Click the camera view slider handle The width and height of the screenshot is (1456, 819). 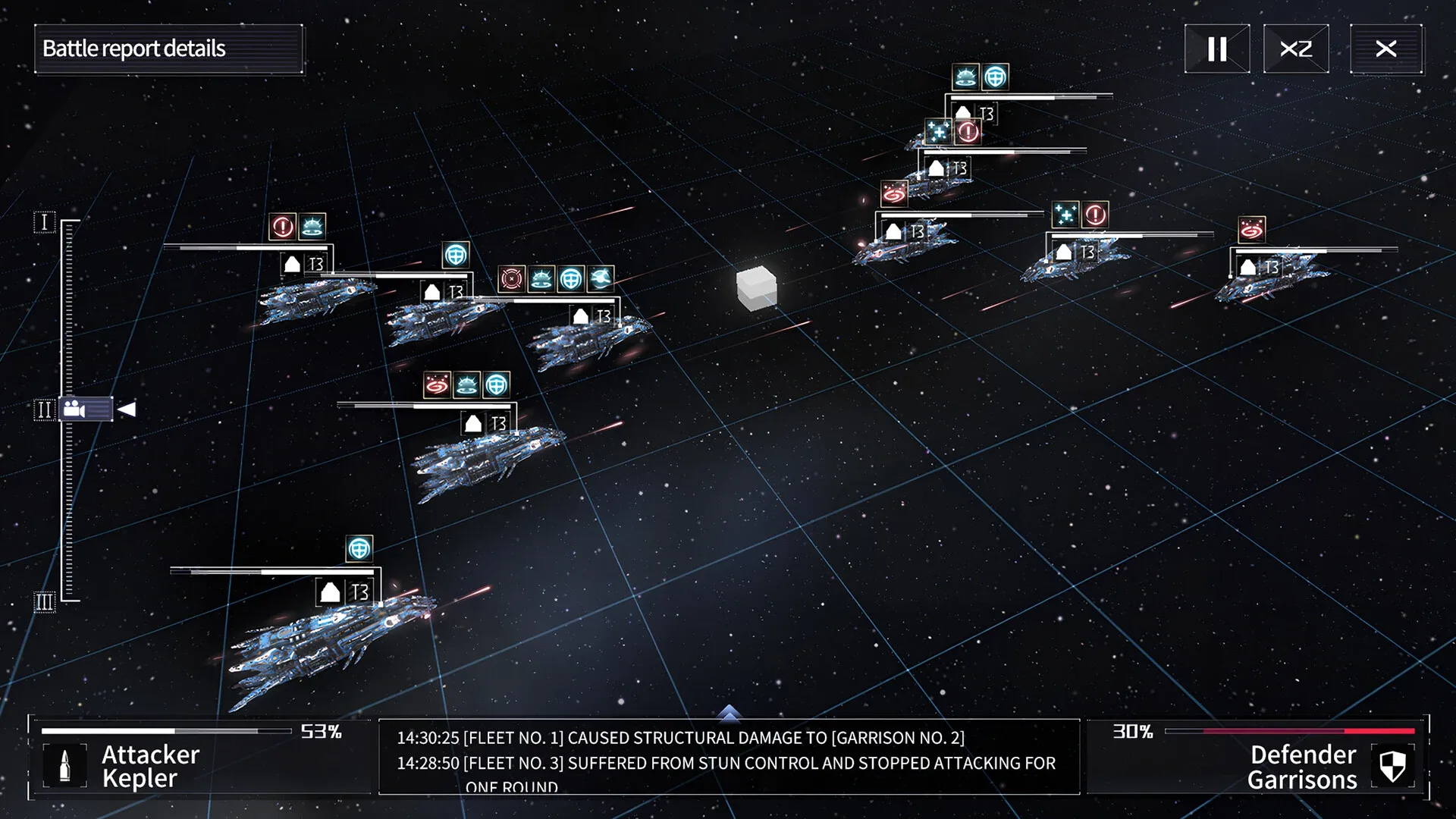tap(86, 409)
